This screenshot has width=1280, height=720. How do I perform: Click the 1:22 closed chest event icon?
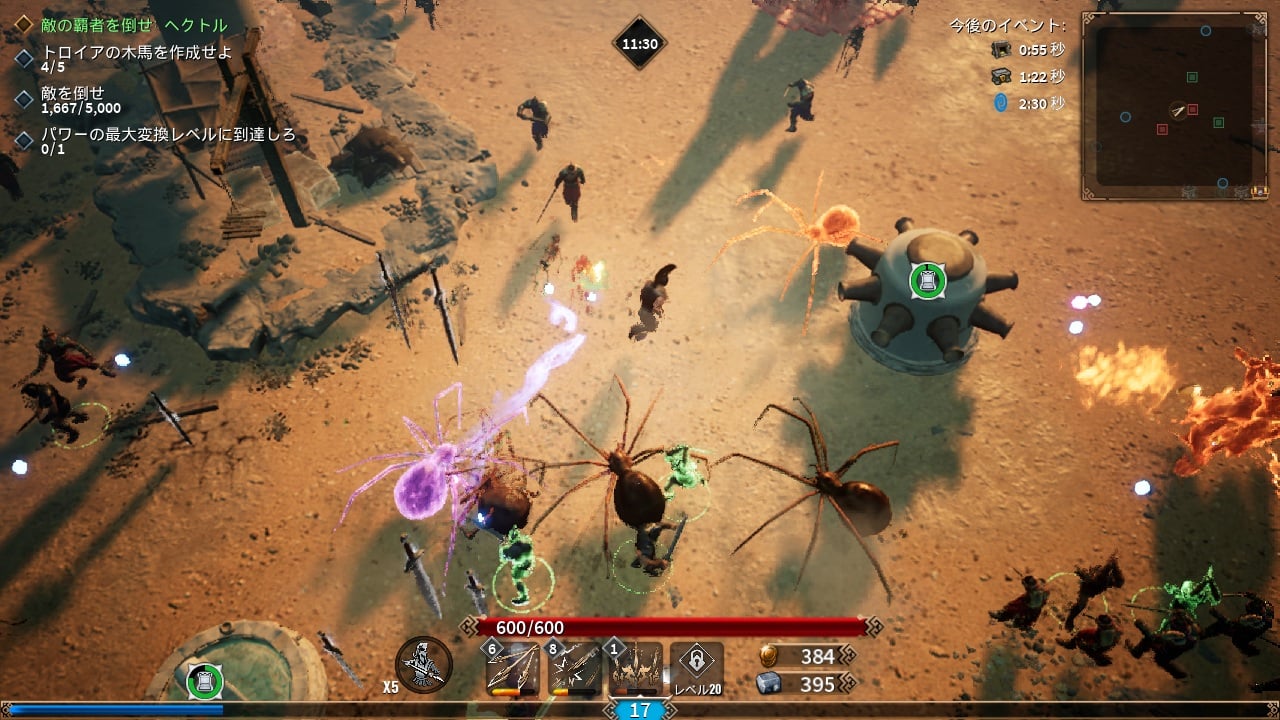point(1000,76)
